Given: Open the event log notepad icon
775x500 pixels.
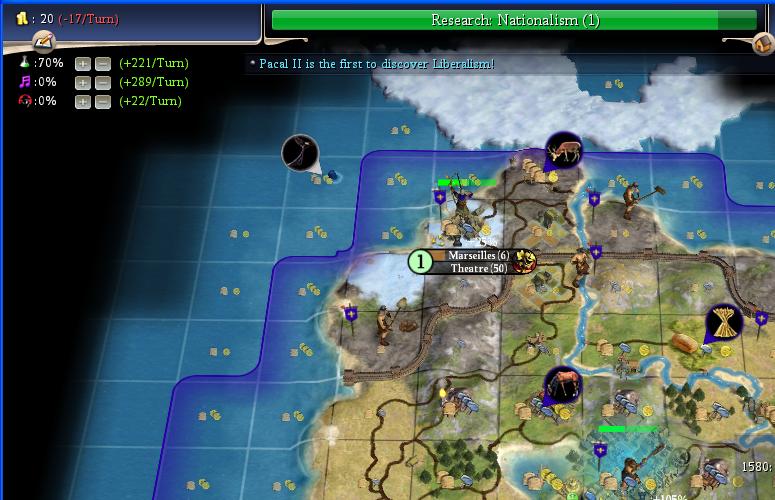Looking at the screenshot, I should 43,42.
